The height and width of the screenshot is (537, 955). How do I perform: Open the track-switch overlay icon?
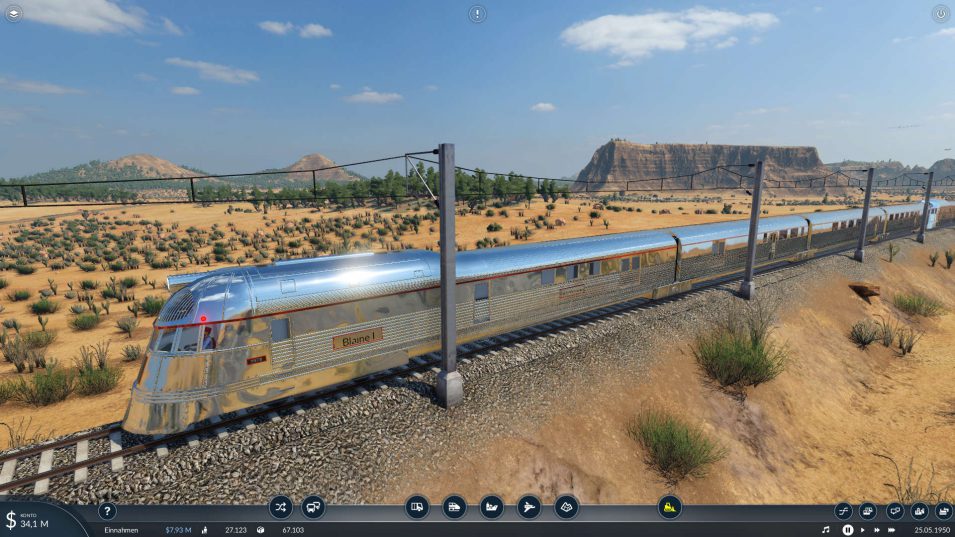(843, 510)
